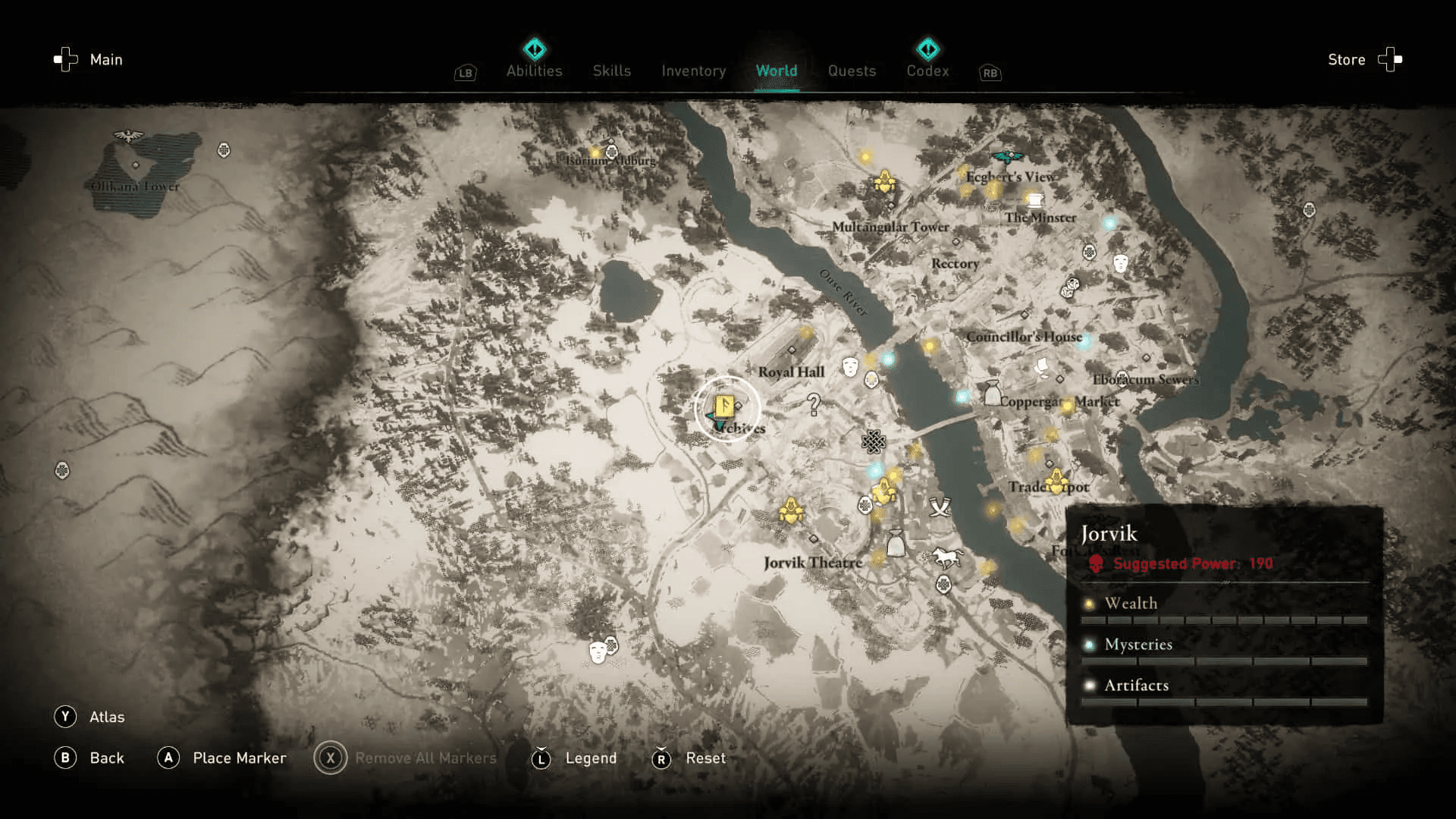Activate Place Marker option

(x=169, y=758)
